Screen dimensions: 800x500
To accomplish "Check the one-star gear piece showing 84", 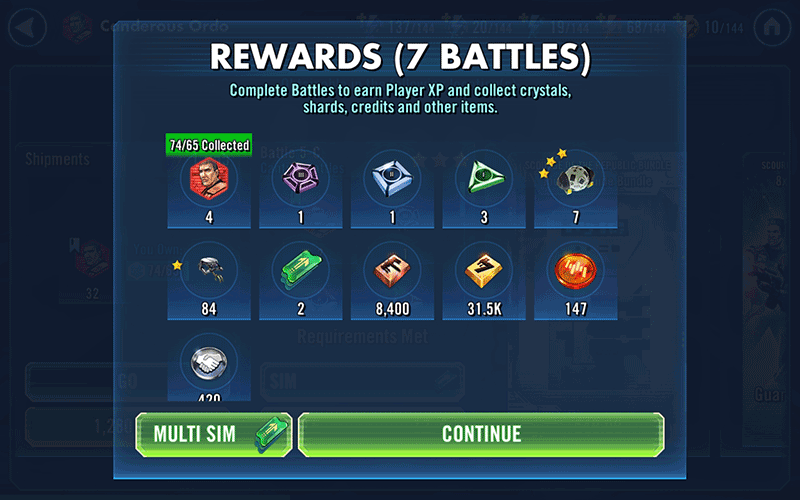I will click(209, 270).
